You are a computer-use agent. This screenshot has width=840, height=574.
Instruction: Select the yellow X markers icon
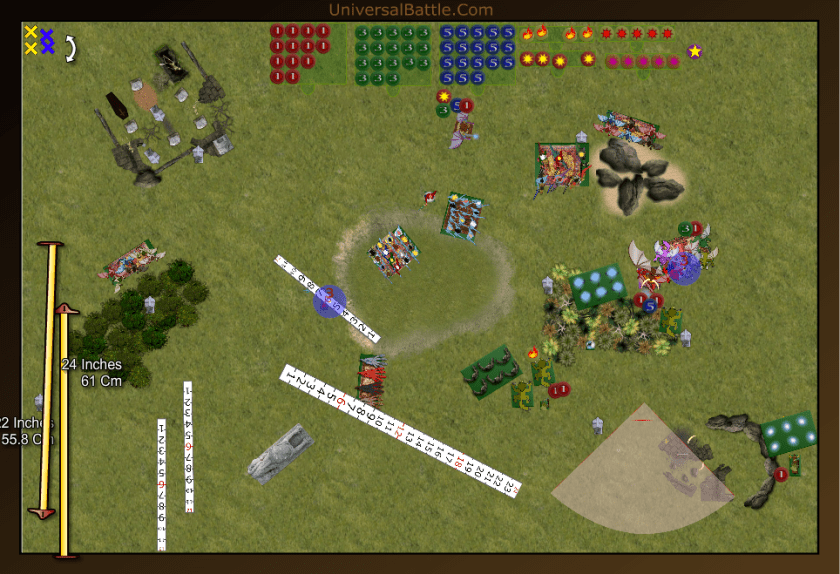(31, 40)
